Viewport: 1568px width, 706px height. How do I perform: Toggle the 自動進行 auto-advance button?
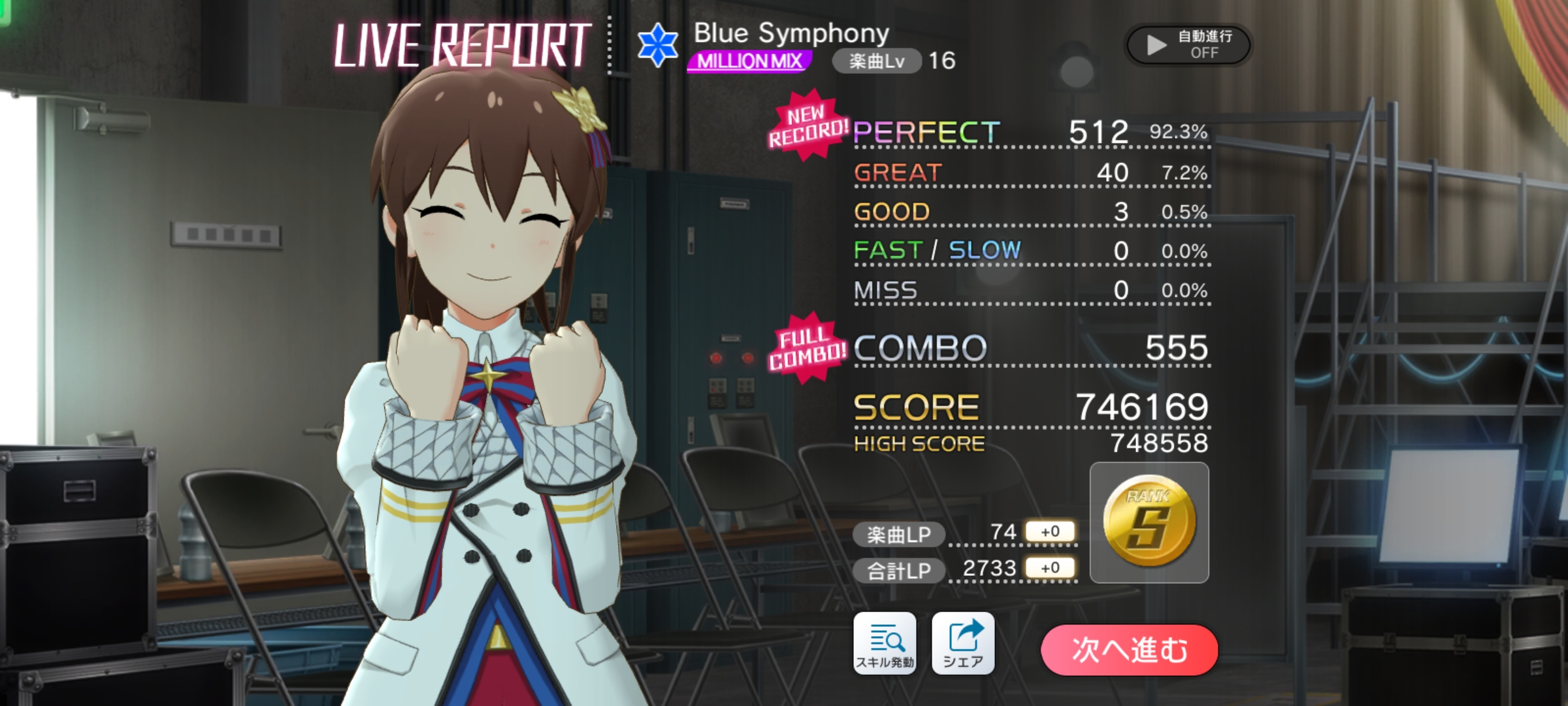click(x=1188, y=44)
